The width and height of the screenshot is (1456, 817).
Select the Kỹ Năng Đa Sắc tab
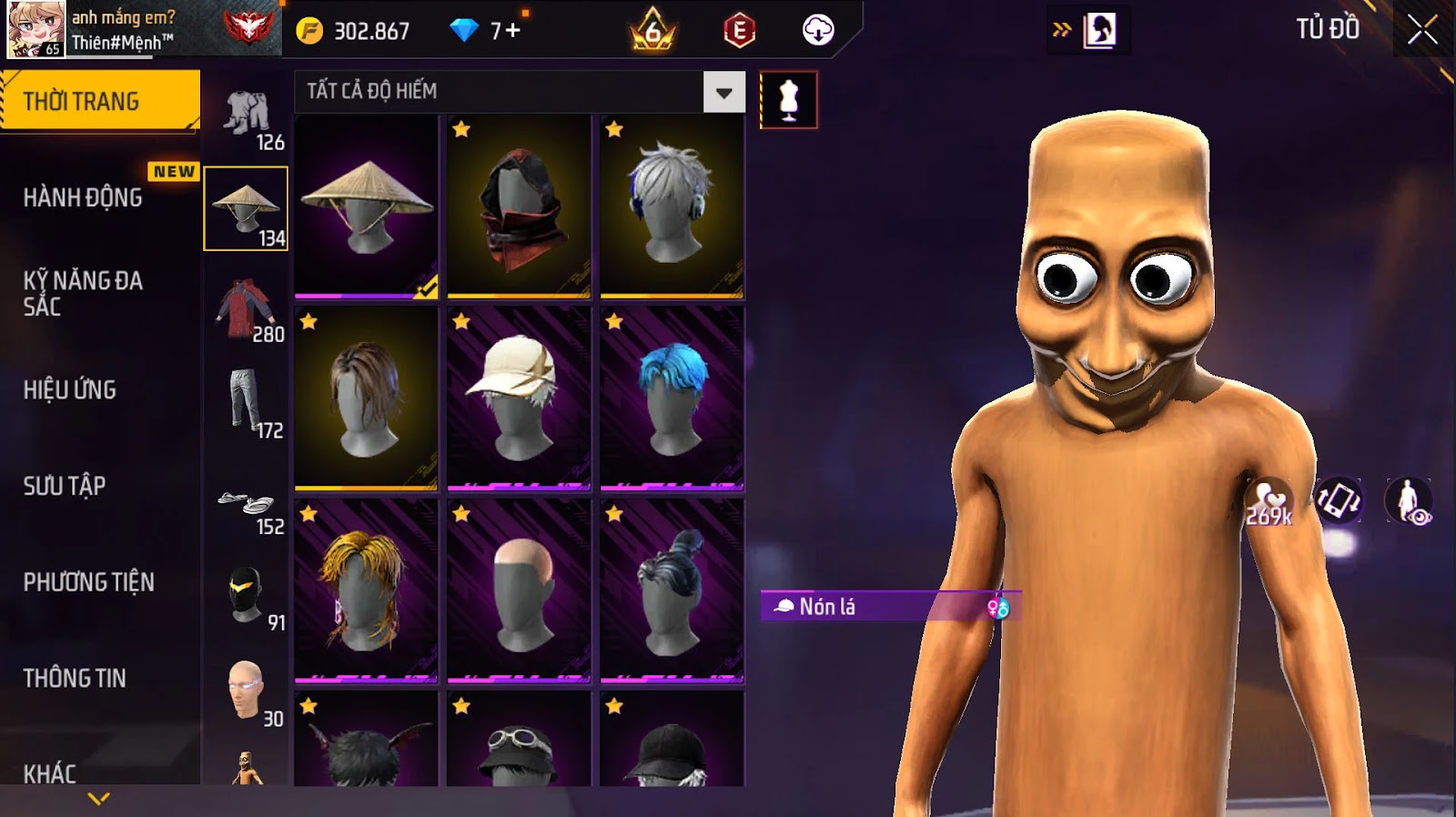pos(83,293)
